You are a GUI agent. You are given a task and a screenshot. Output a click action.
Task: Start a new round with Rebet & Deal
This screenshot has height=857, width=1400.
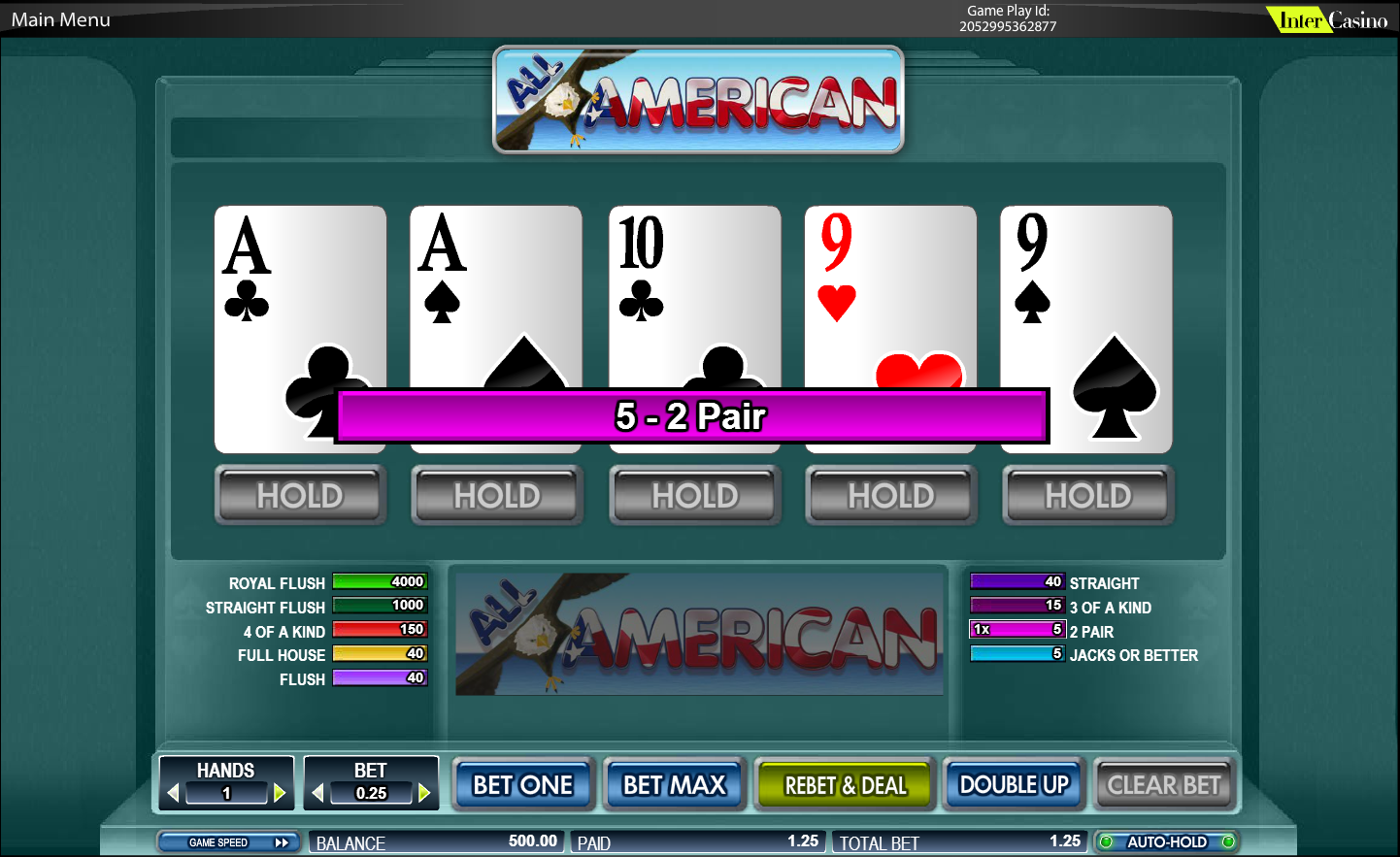tap(845, 784)
